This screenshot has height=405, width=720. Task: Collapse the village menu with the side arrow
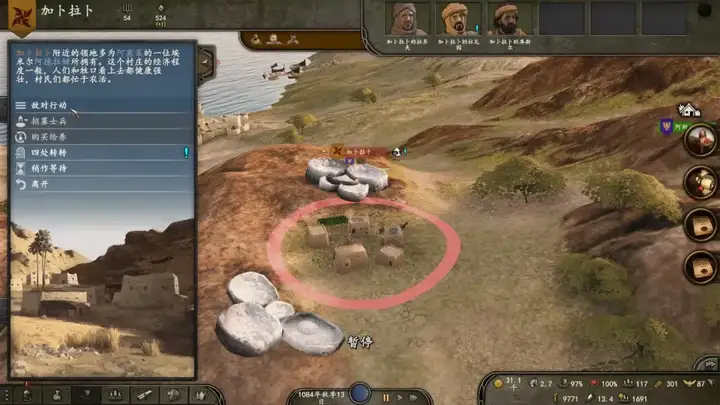pos(205,62)
